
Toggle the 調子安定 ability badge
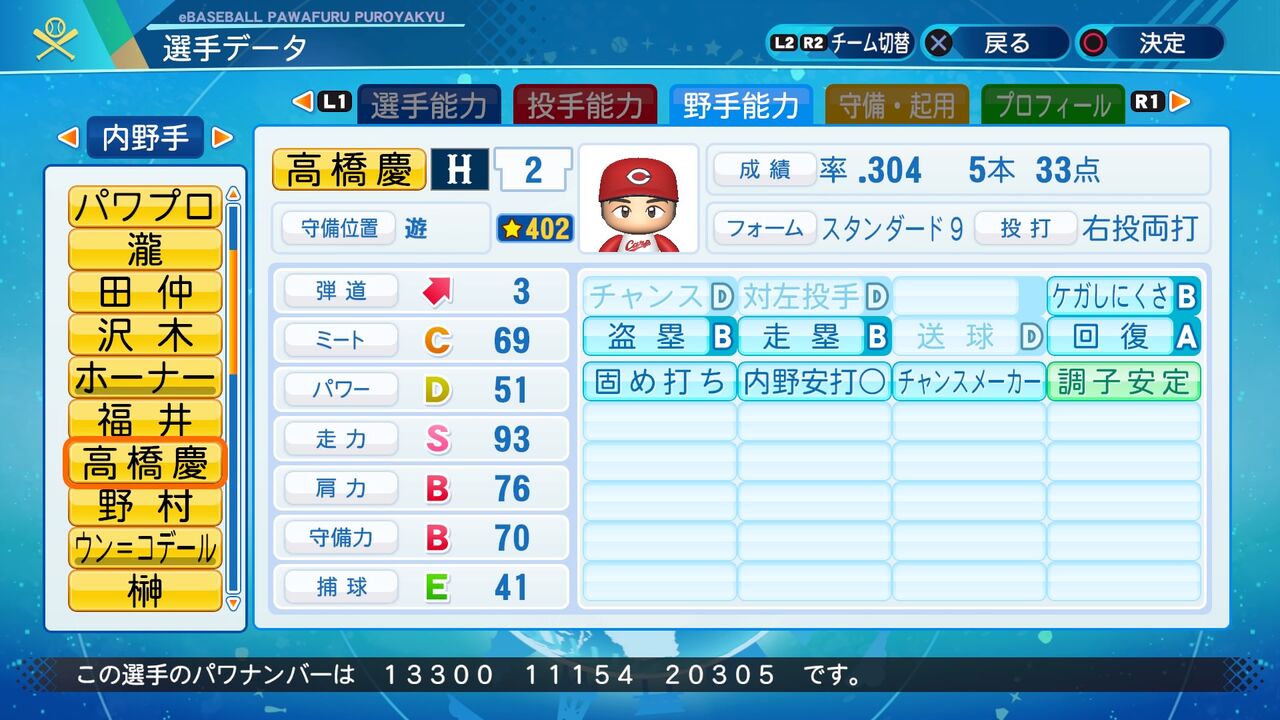(x=1122, y=383)
